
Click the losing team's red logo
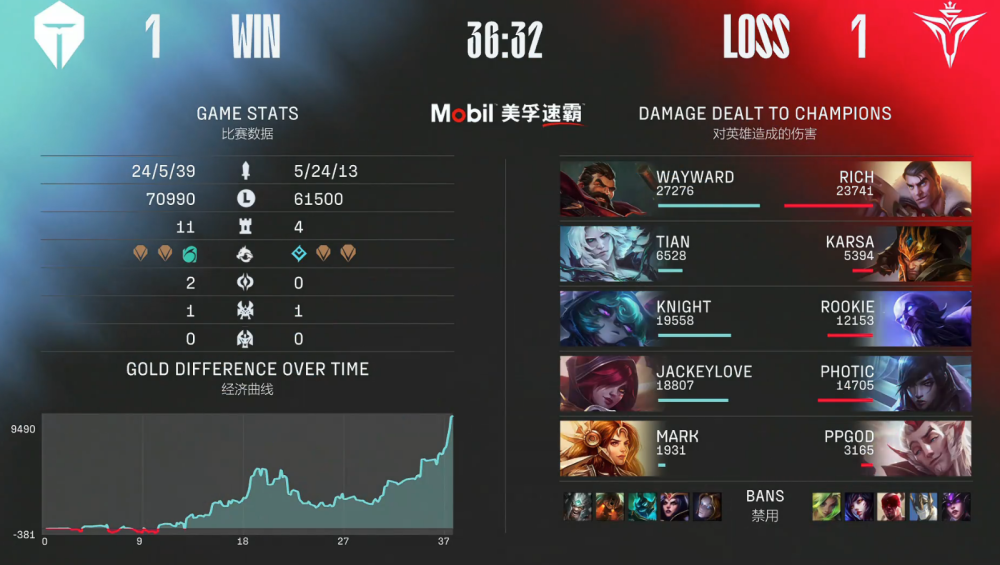[942, 37]
